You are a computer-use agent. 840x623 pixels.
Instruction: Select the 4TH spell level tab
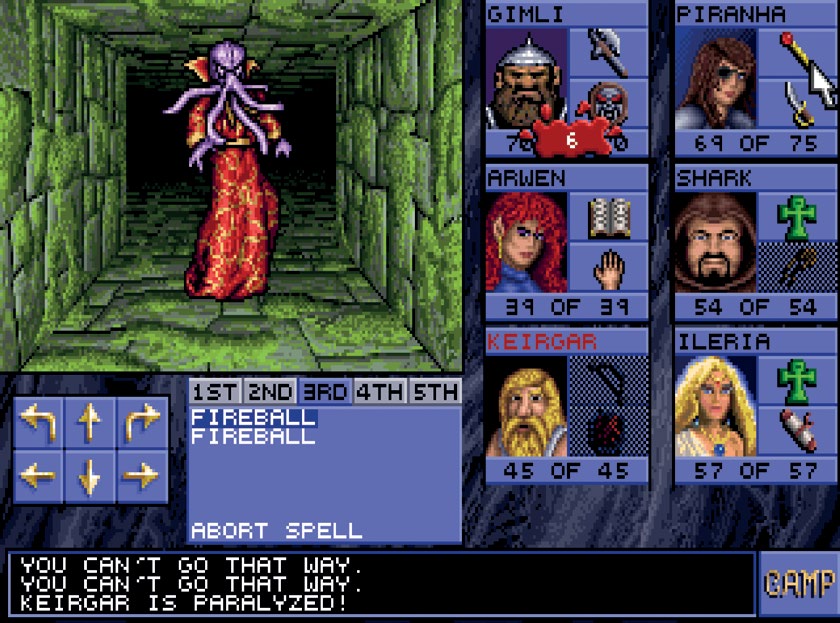pyautogui.click(x=380, y=392)
